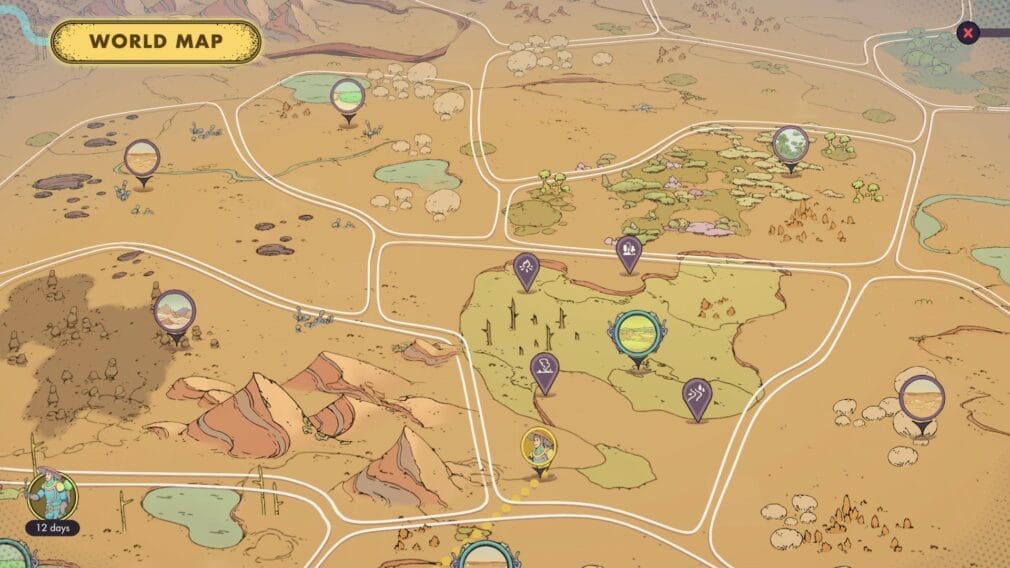
Task: Open the green swamp forest location pin
Action: [790, 145]
